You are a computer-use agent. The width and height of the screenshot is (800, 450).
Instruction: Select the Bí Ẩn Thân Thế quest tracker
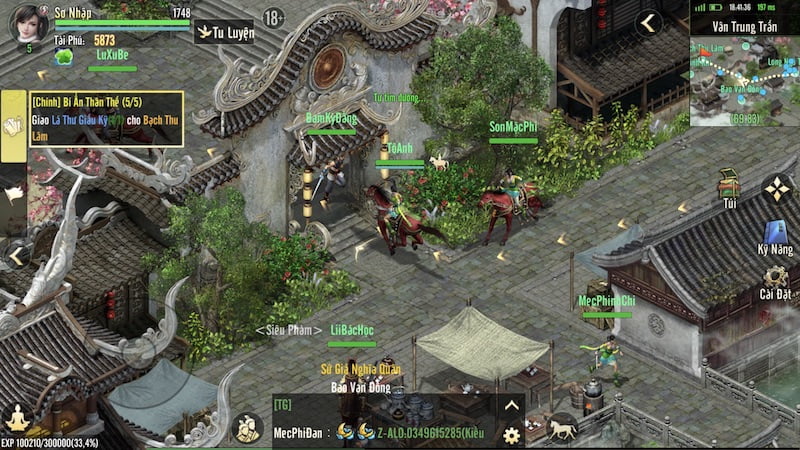(x=106, y=119)
